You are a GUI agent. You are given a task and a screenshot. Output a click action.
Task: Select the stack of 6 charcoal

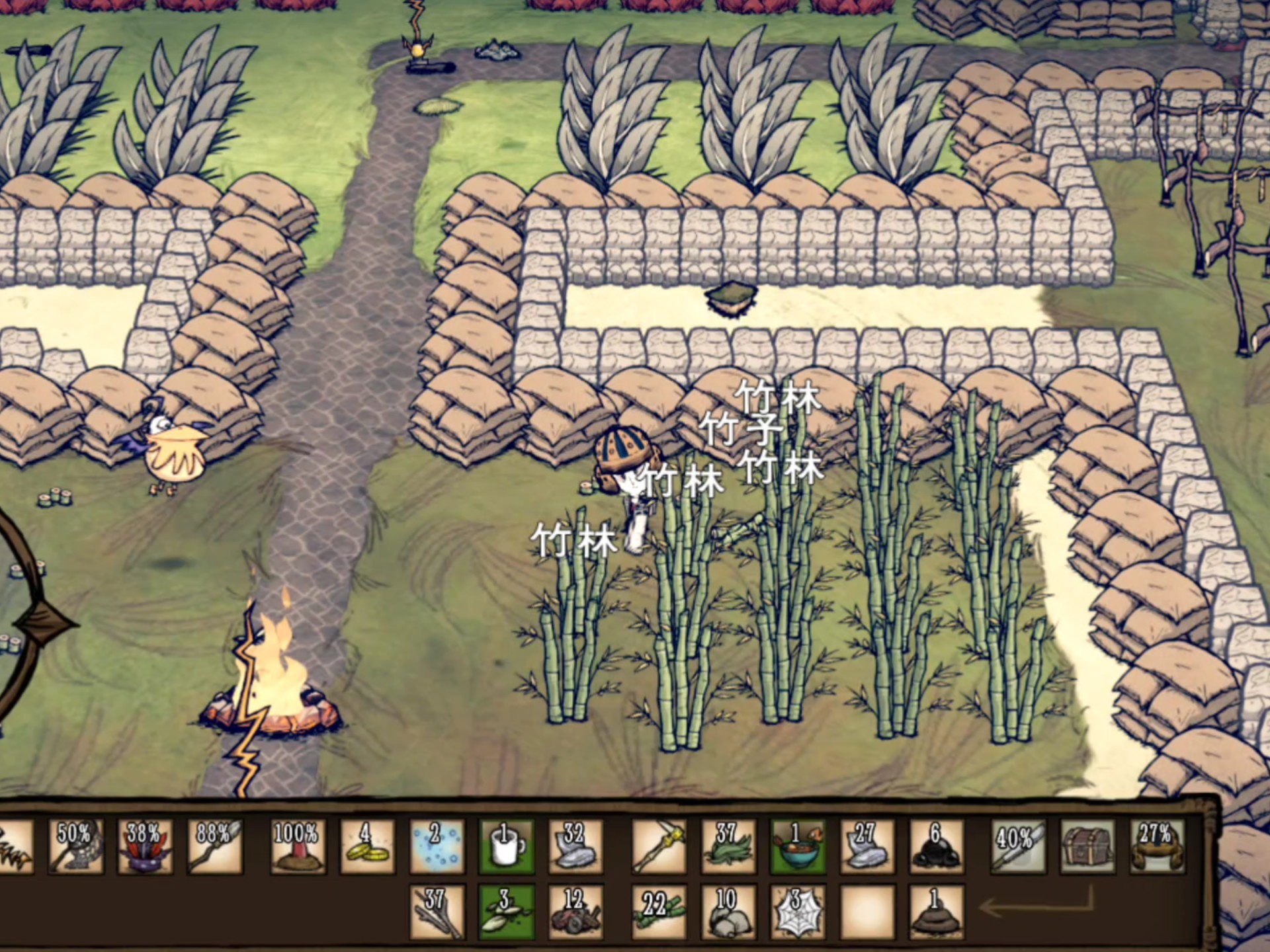936,847
